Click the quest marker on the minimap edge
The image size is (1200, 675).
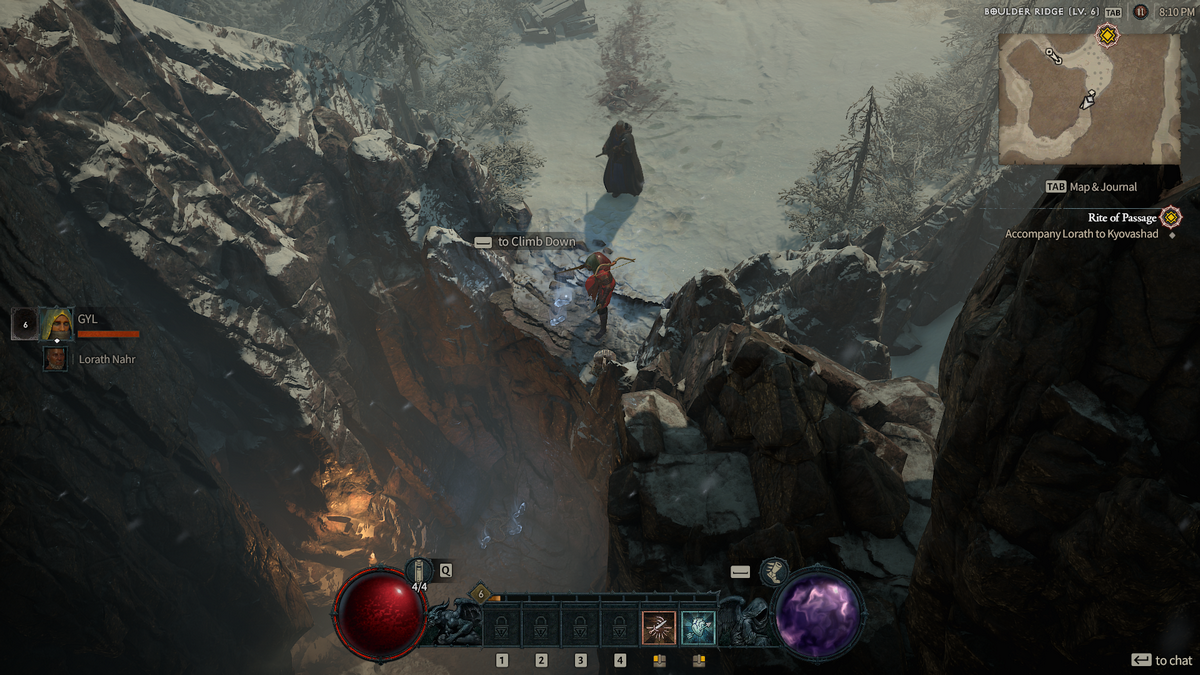1107,37
